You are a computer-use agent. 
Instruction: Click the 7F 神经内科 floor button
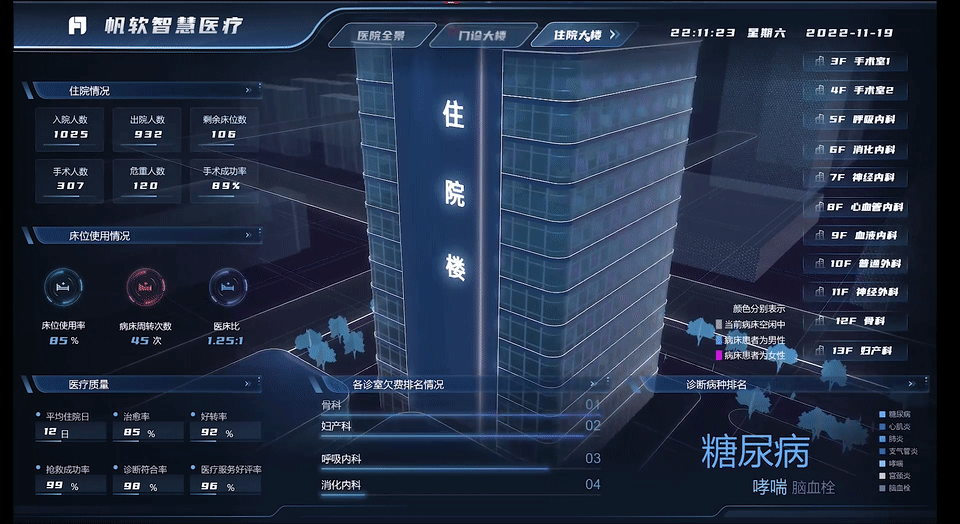855,178
